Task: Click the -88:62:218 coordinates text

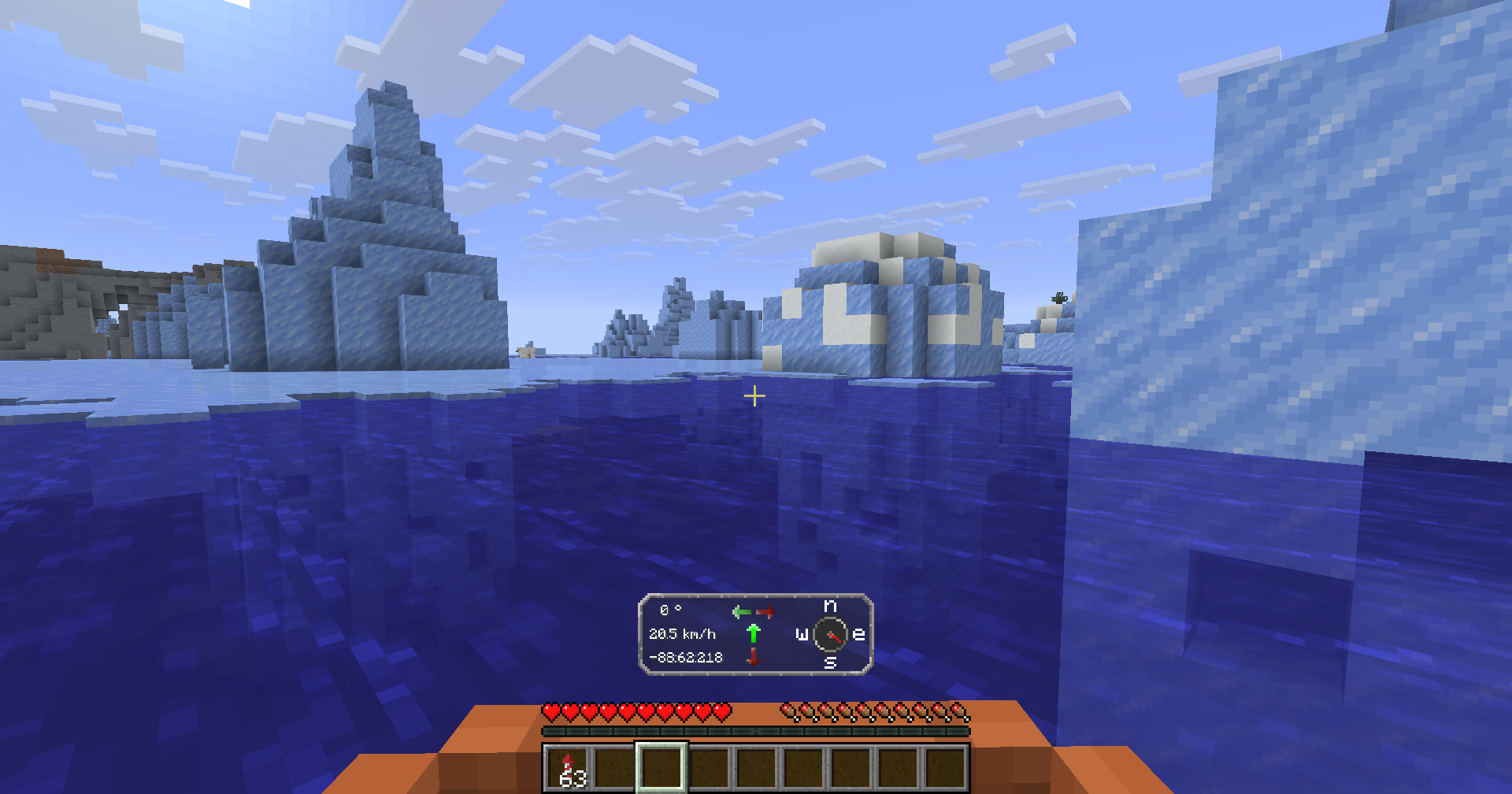Action: [684, 655]
